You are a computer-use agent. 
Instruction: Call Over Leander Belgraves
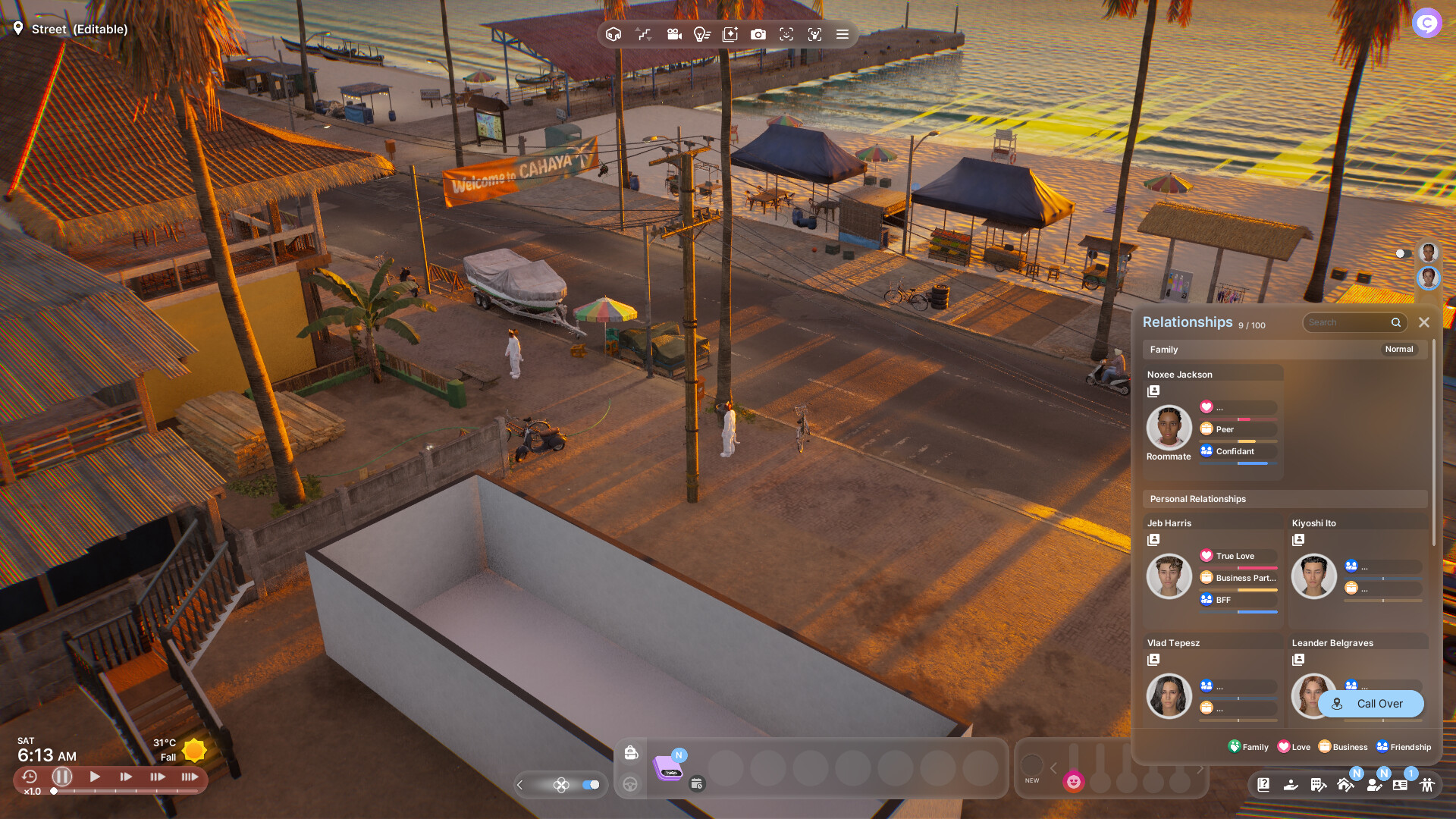pyautogui.click(x=1370, y=704)
